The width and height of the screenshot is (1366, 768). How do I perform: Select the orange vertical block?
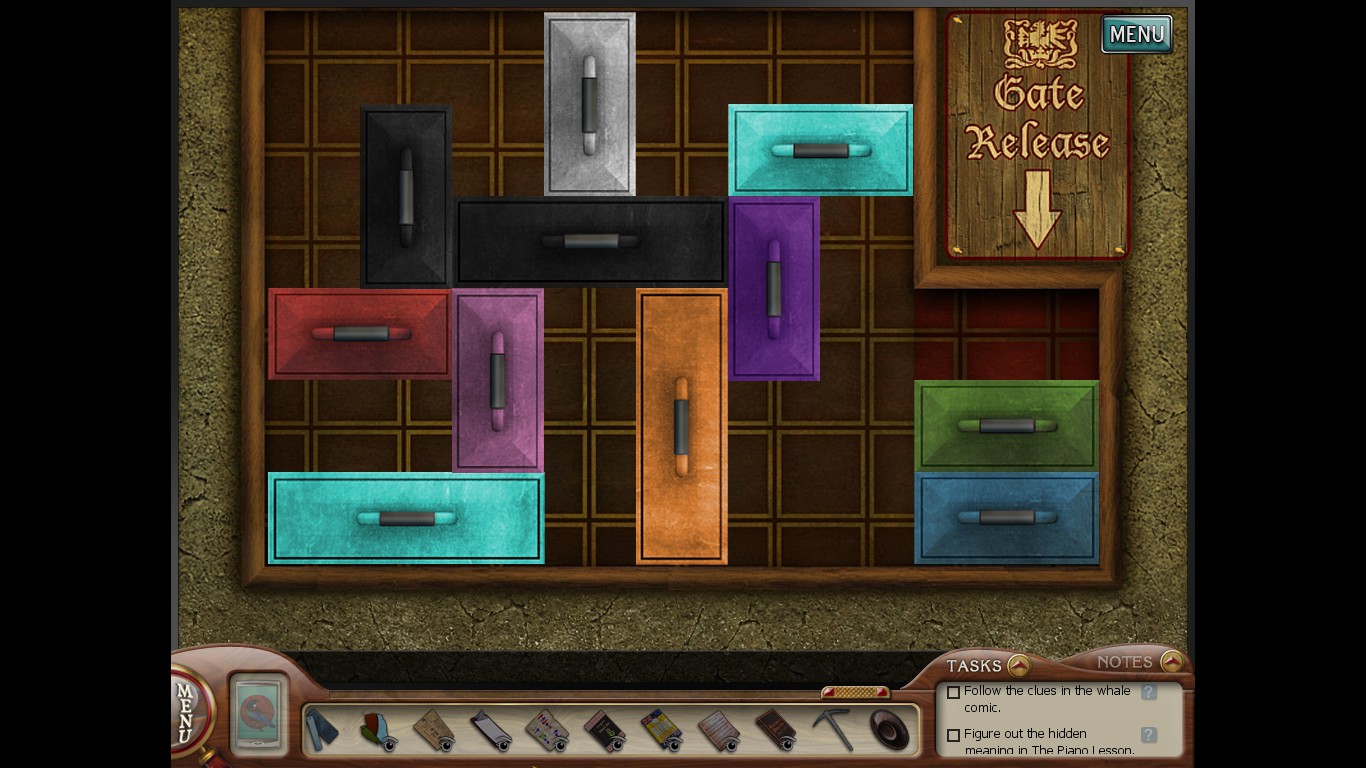(681, 426)
